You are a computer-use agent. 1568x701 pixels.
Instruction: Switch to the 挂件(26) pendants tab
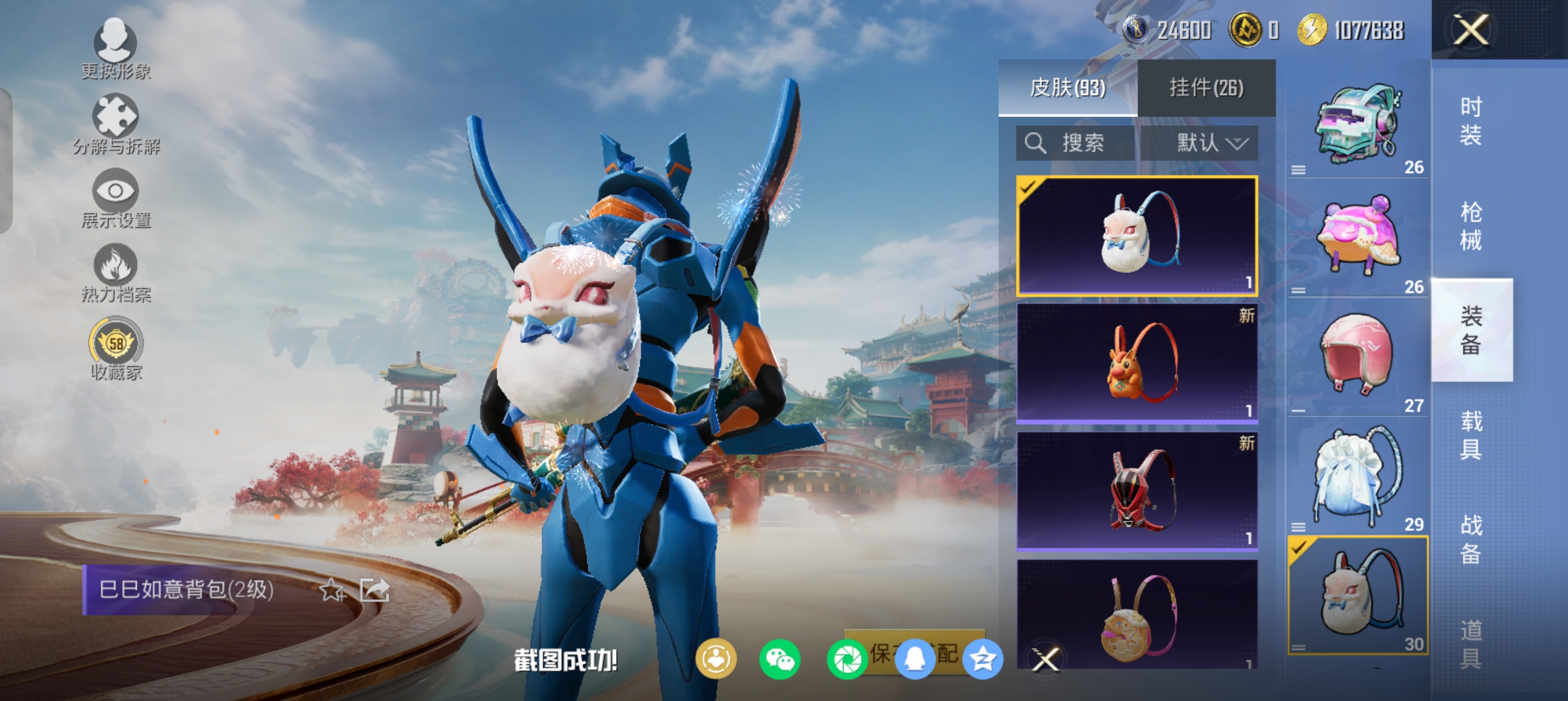pyautogui.click(x=1206, y=88)
